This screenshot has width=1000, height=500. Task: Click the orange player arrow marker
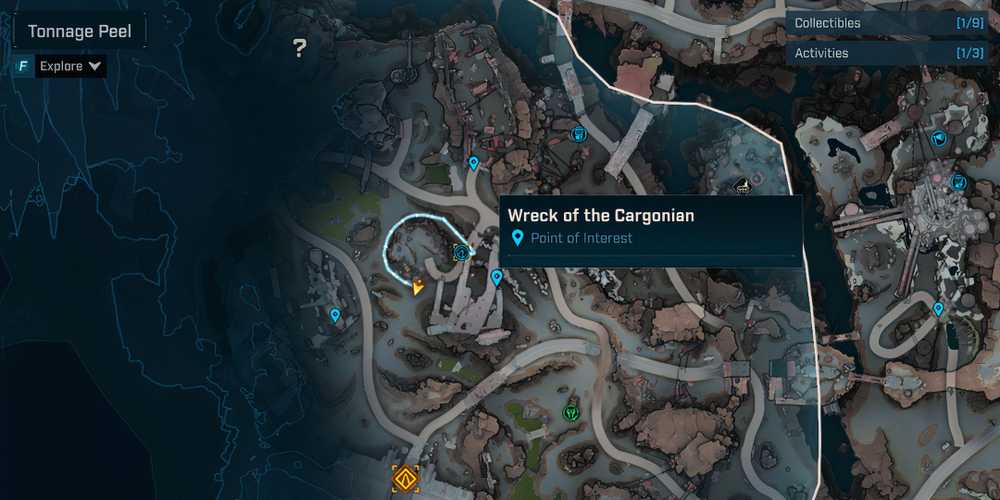417,287
